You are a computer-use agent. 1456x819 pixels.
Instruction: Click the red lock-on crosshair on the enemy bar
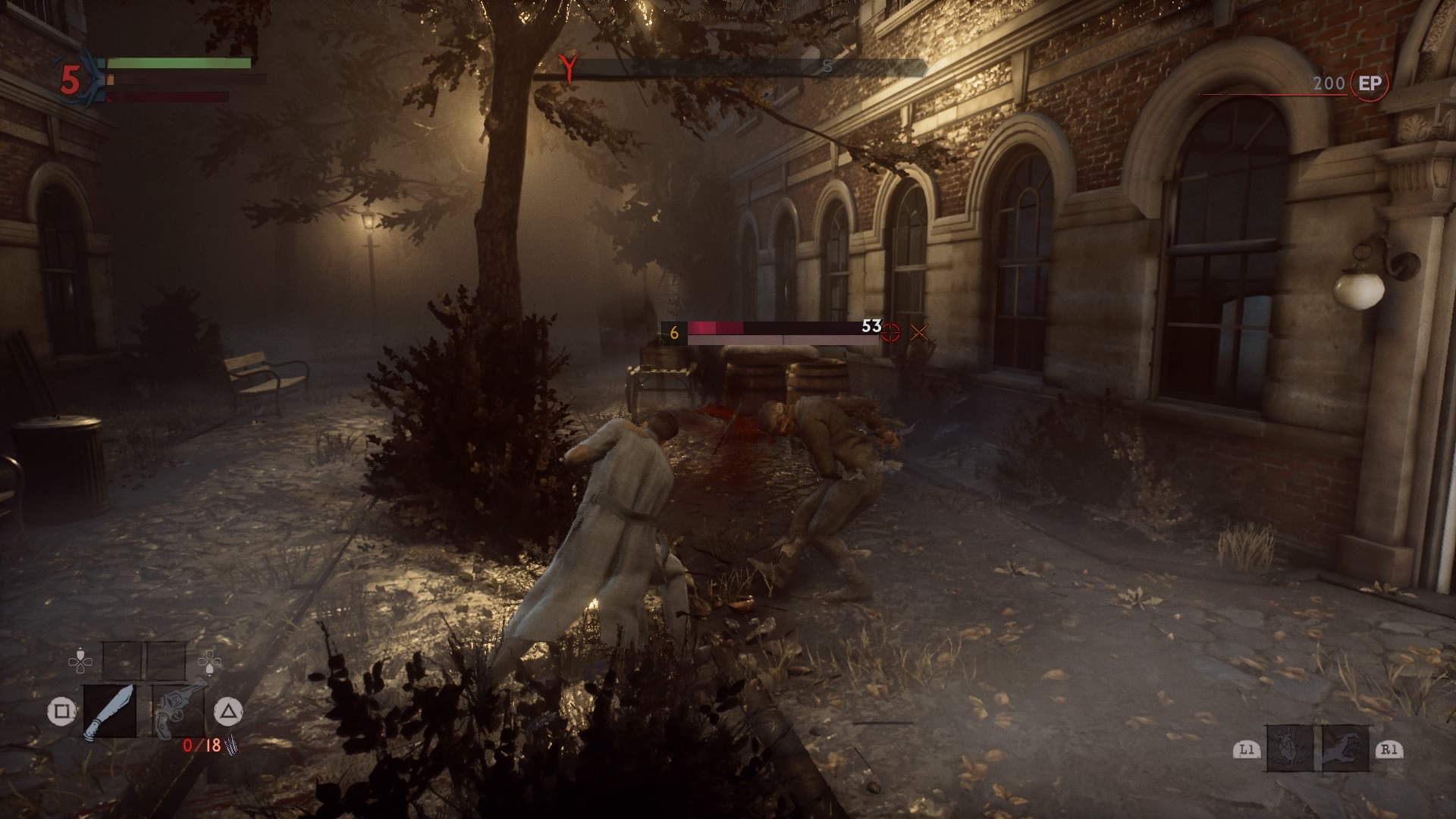coord(891,332)
